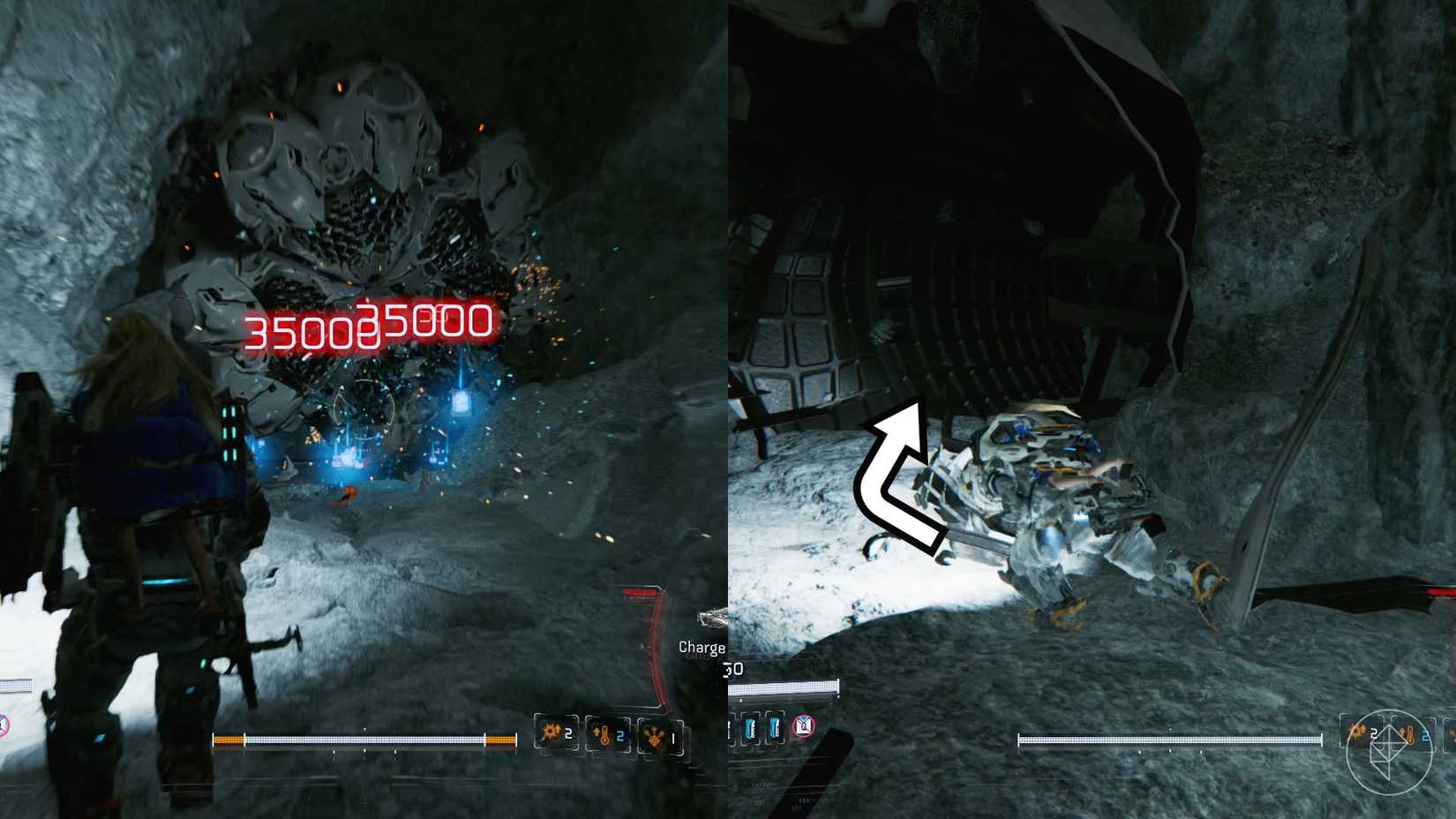Select the thermal injector icon with blue 2 counter
Viewport: 1456px width, 819px height.
604,735
